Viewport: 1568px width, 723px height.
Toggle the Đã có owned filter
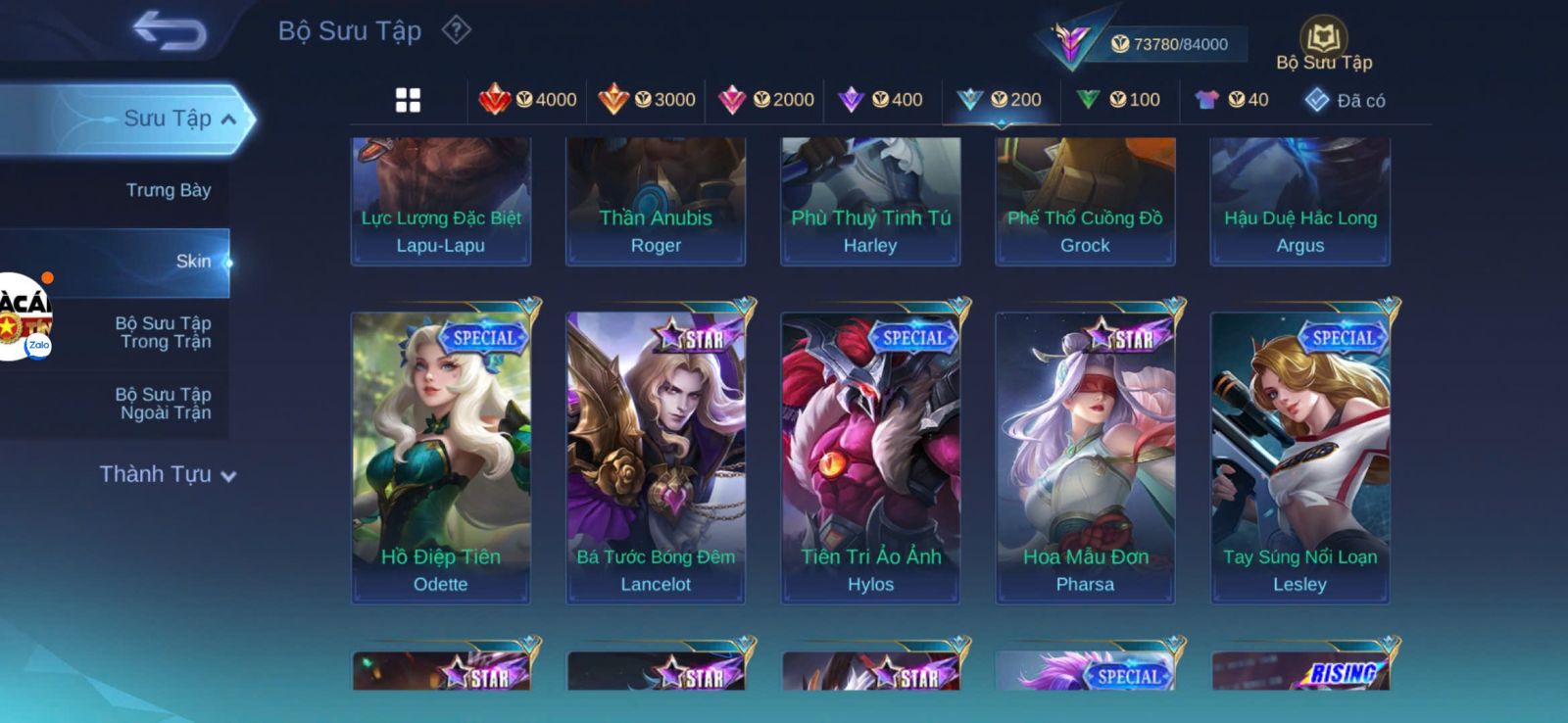tap(1346, 100)
